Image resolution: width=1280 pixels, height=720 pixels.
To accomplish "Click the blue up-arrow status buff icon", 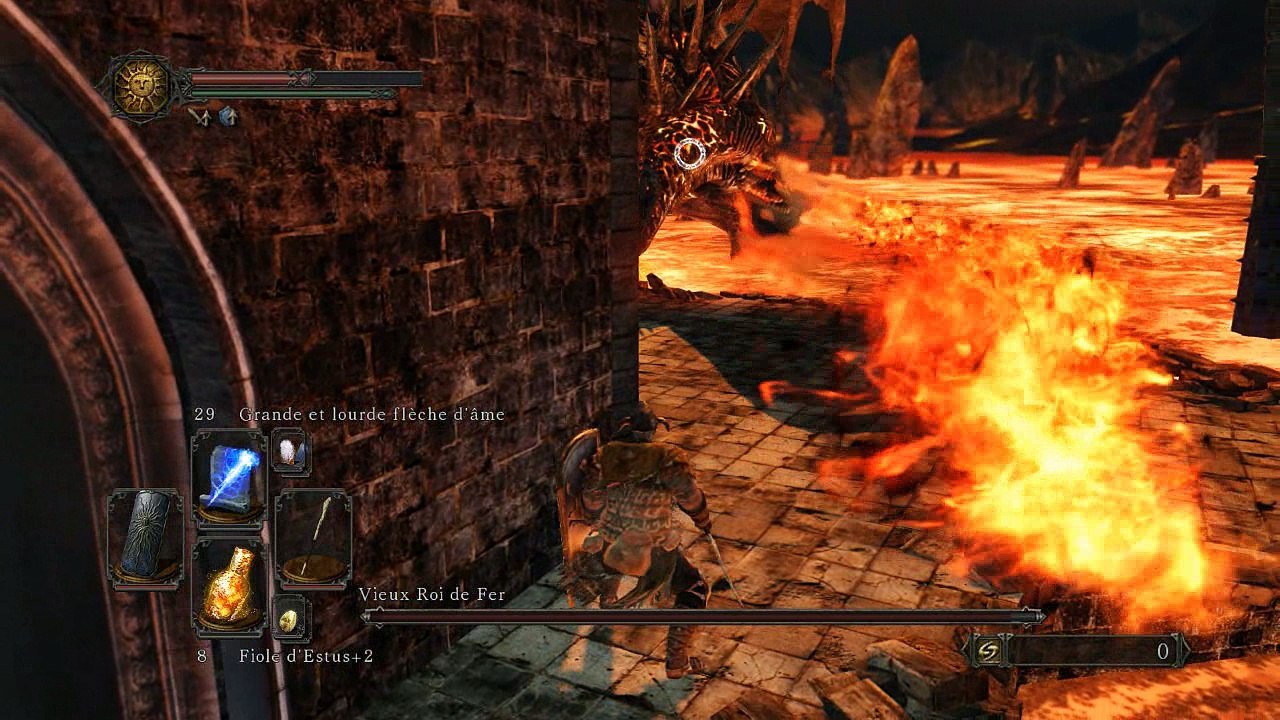I will point(228,117).
